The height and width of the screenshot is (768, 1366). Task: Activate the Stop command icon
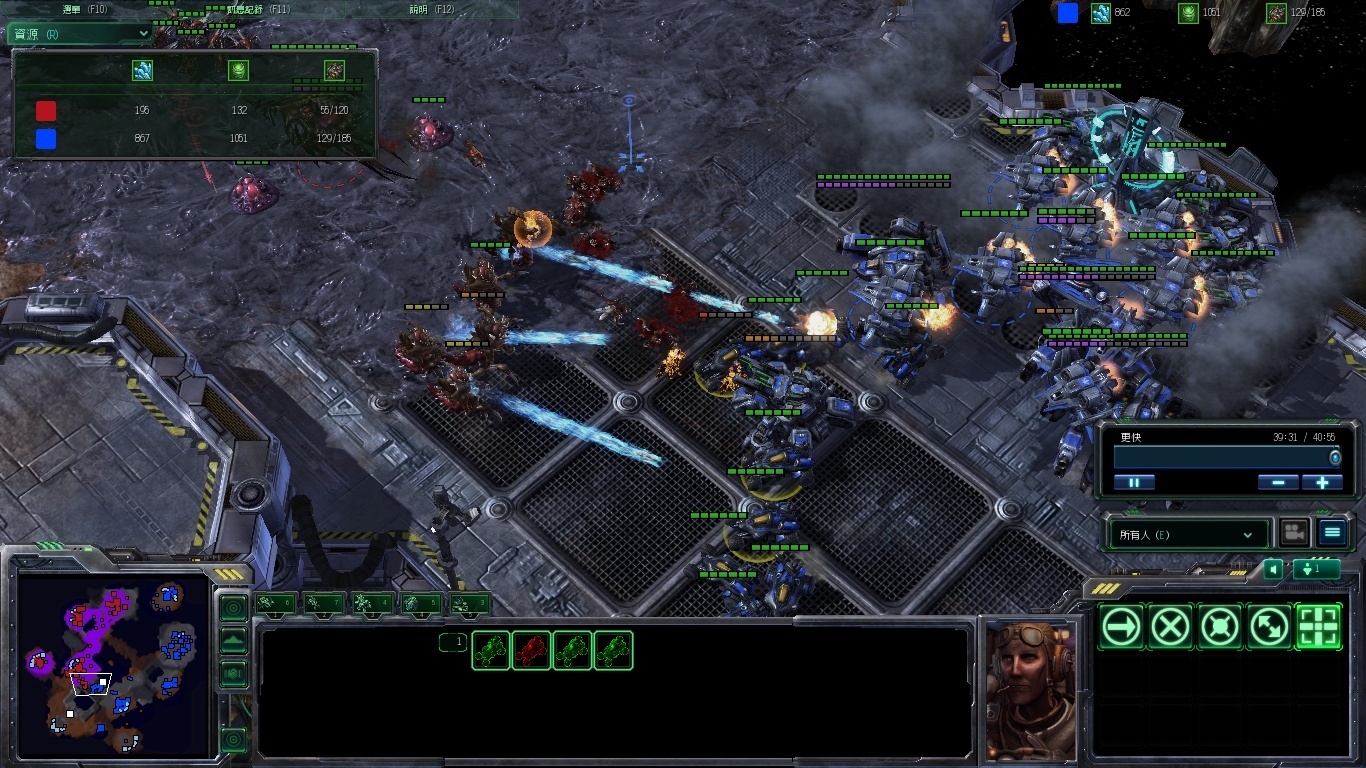click(1171, 627)
